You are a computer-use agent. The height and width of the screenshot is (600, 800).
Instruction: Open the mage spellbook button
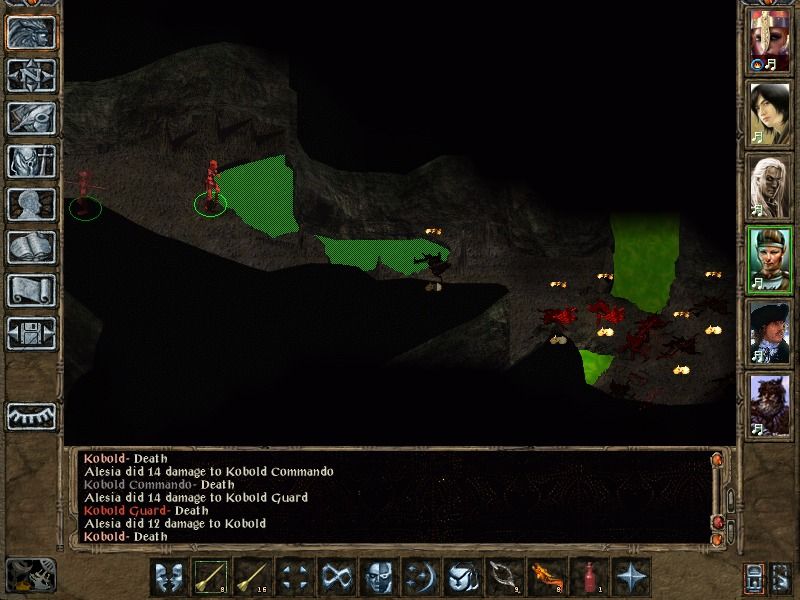[x=31, y=247]
